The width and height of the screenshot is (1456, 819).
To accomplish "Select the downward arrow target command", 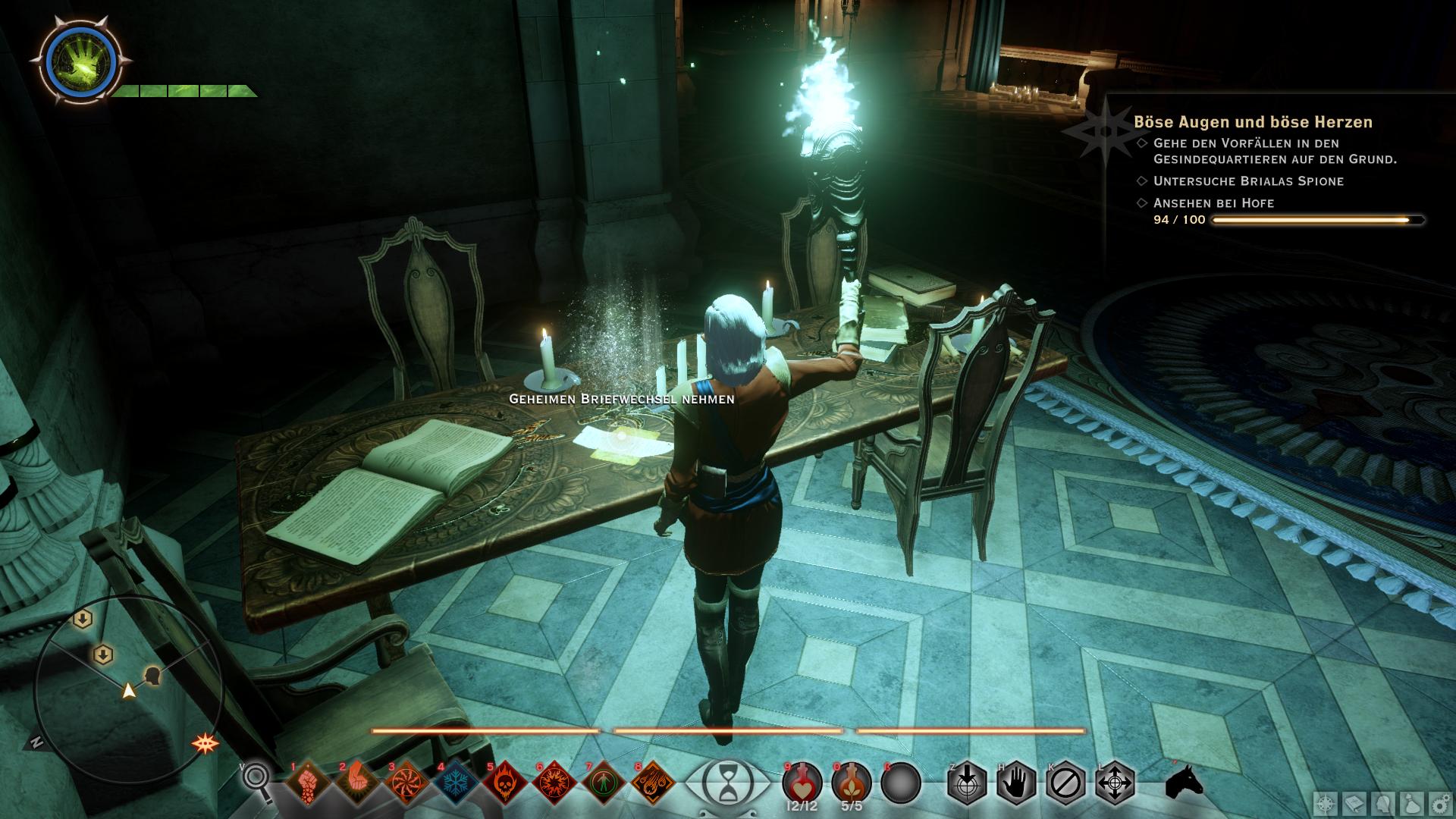I will [x=967, y=782].
